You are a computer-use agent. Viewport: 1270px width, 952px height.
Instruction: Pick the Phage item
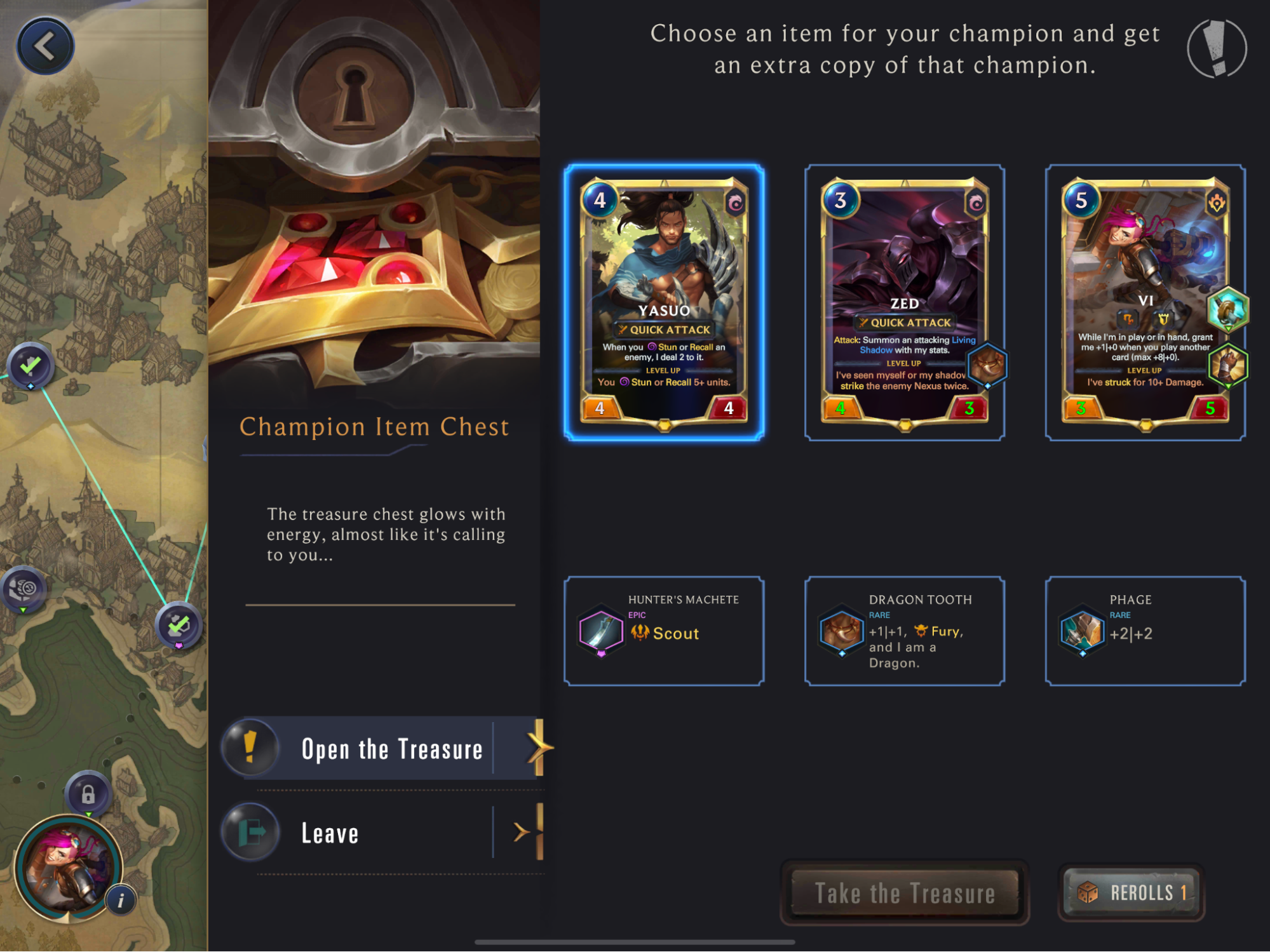[1145, 631]
